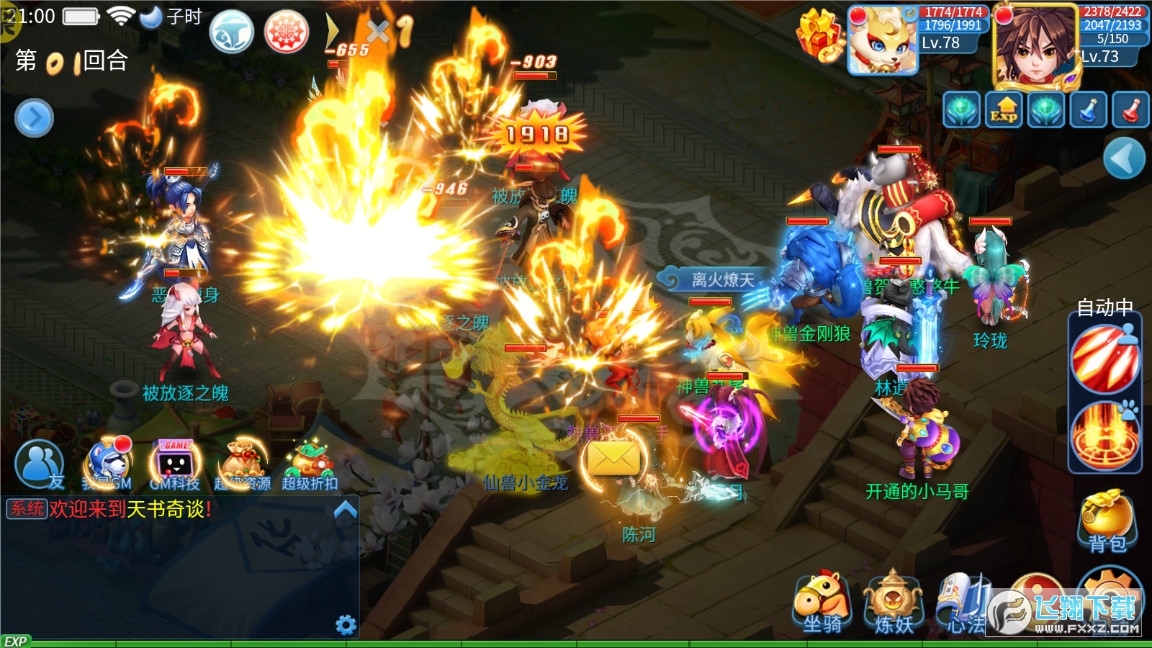Image resolution: width=1152 pixels, height=648 pixels.
Task: Use the red potion quick slot
Action: tap(1131, 109)
